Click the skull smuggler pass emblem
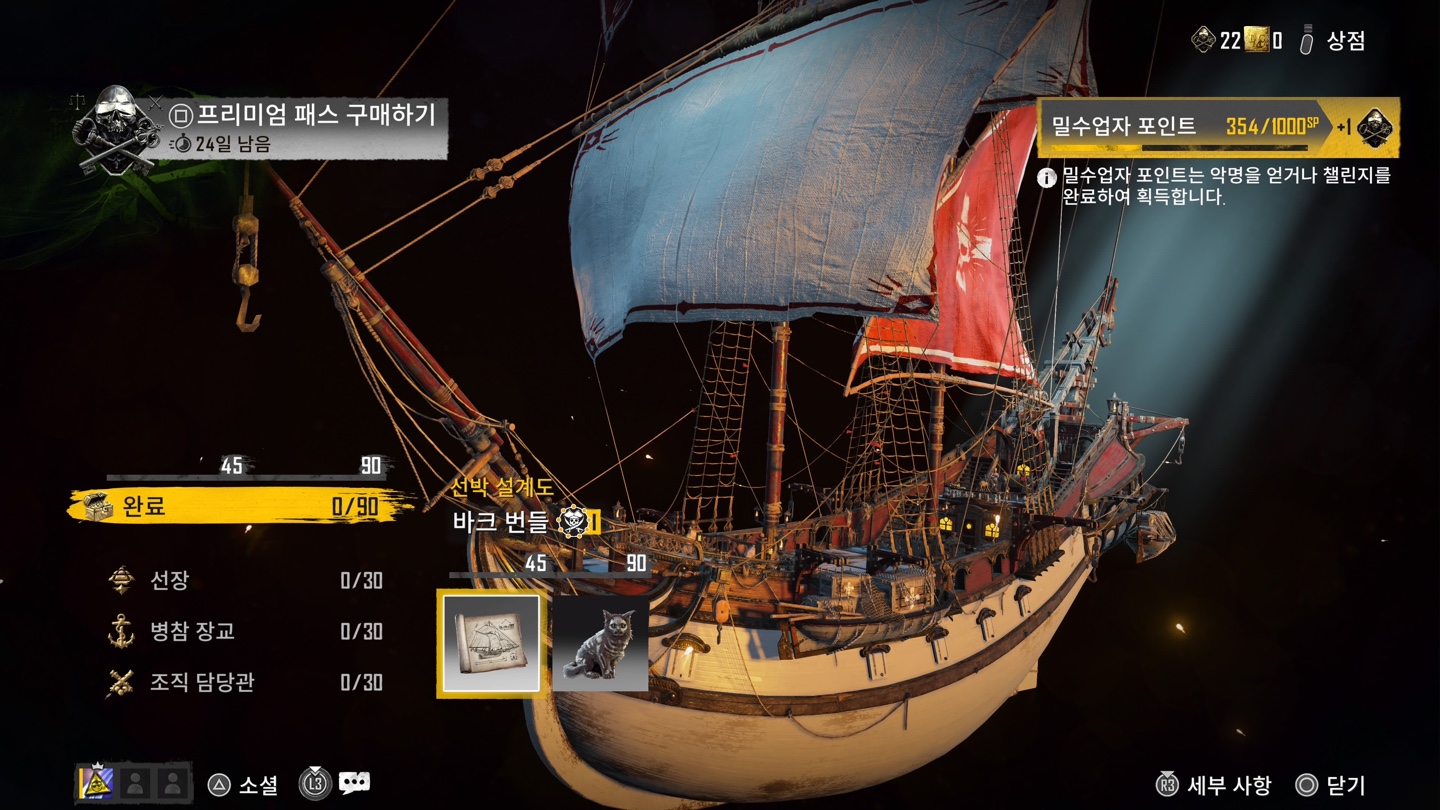This screenshot has height=810, width=1440. click(x=118, y=130)
